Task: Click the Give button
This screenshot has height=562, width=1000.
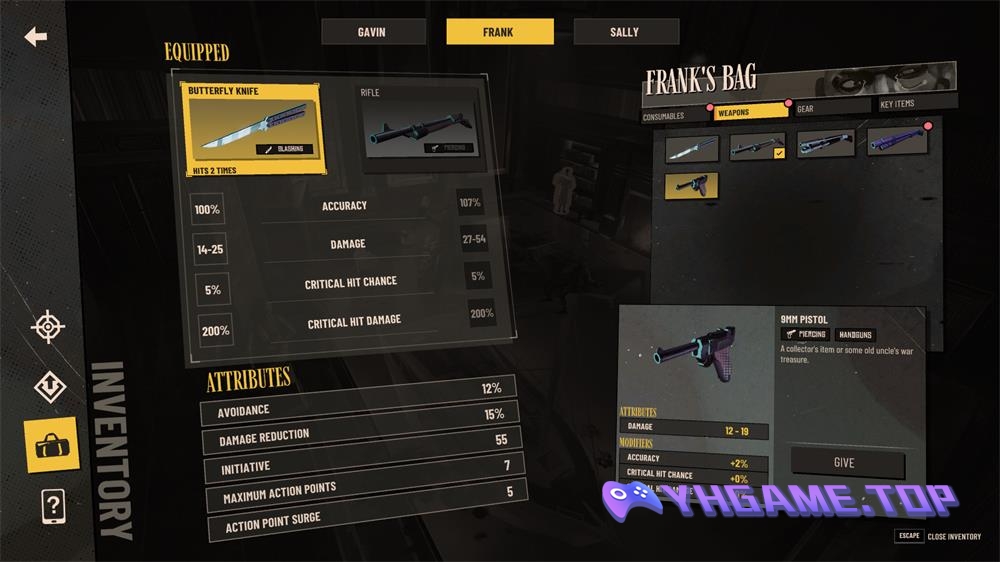Action: [x=844, y=463]
